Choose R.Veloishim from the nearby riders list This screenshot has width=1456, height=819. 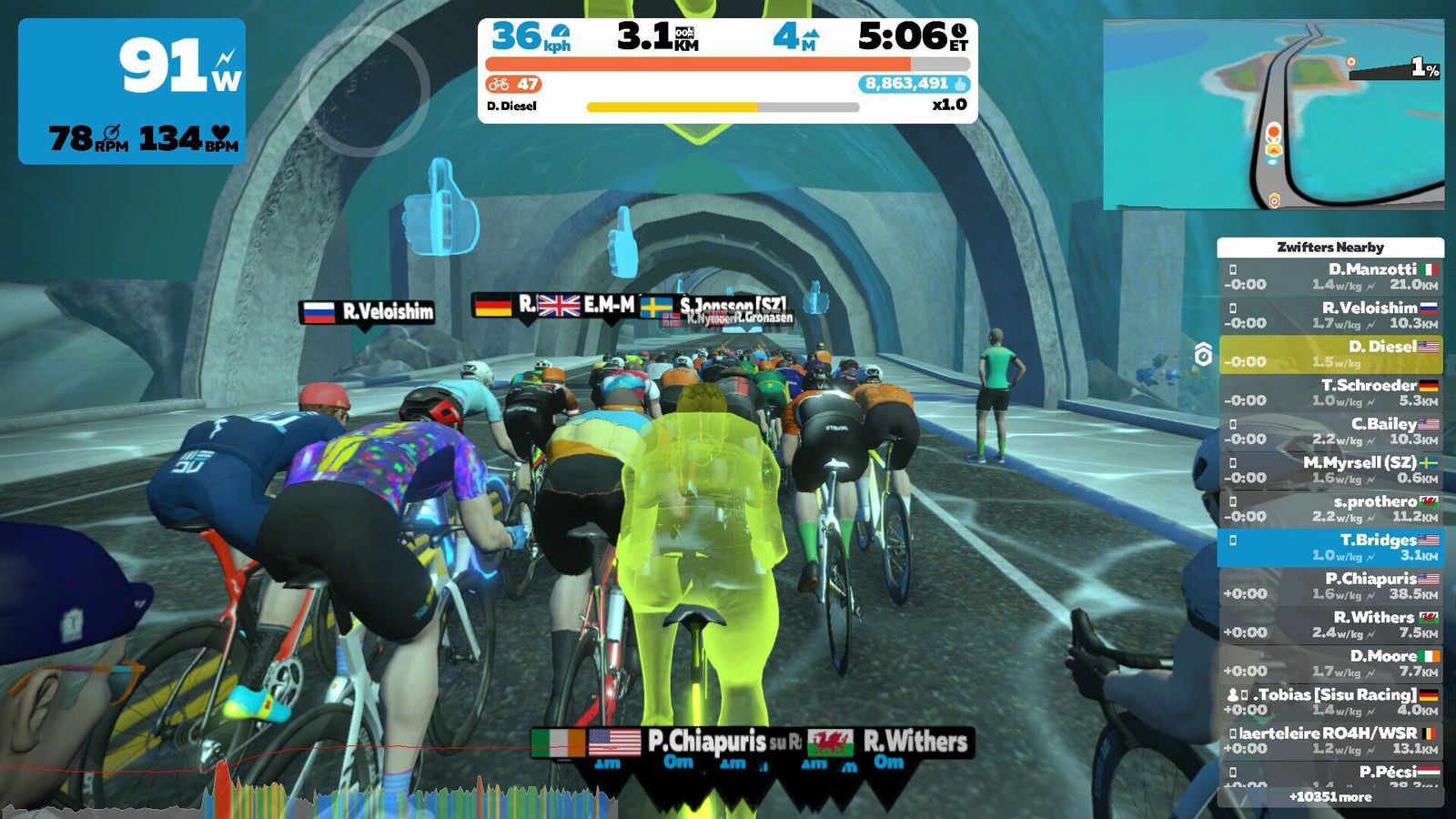[x=1330, y=315]
